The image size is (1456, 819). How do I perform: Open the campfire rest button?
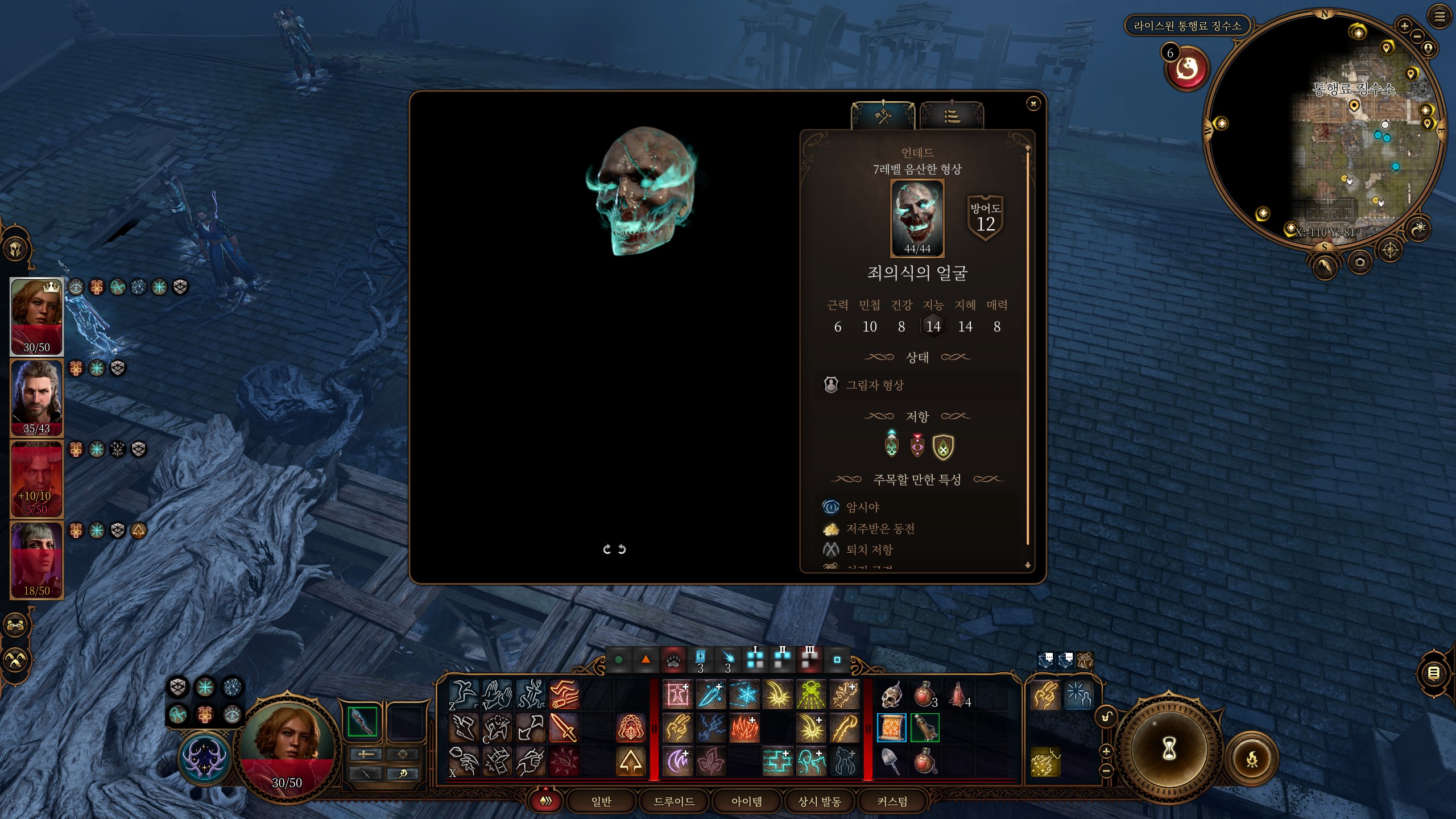1252,759
